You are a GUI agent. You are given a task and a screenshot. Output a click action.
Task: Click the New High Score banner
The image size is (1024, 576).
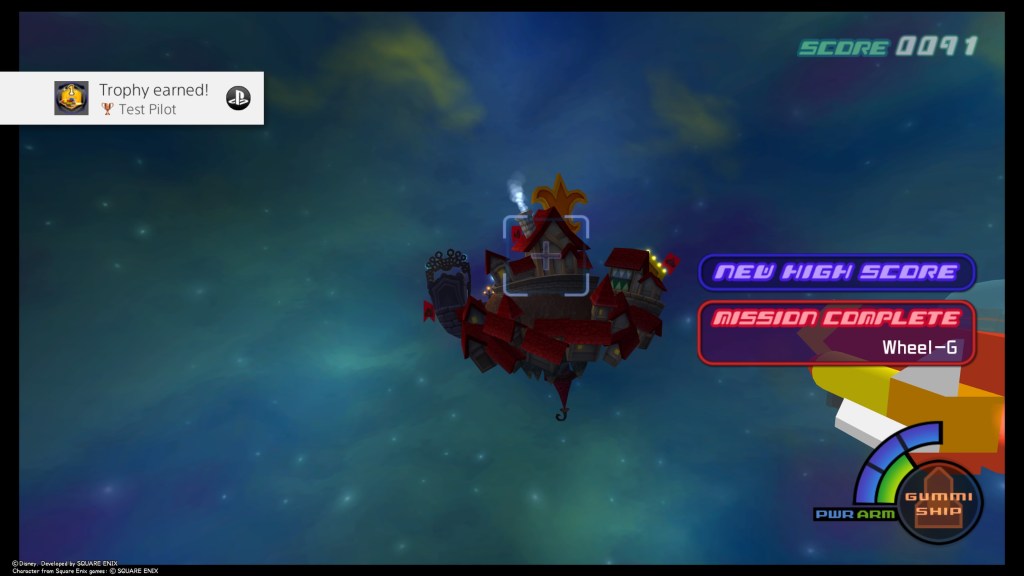(836, 272)
